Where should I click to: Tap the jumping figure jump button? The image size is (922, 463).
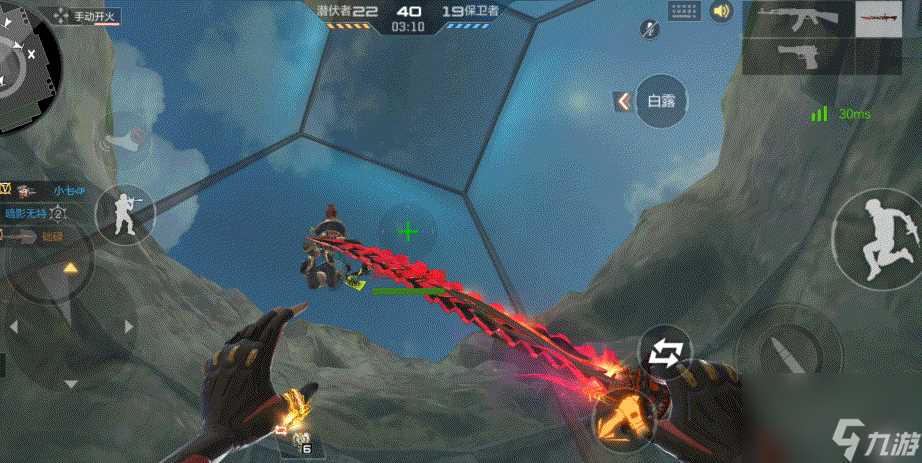877,237
